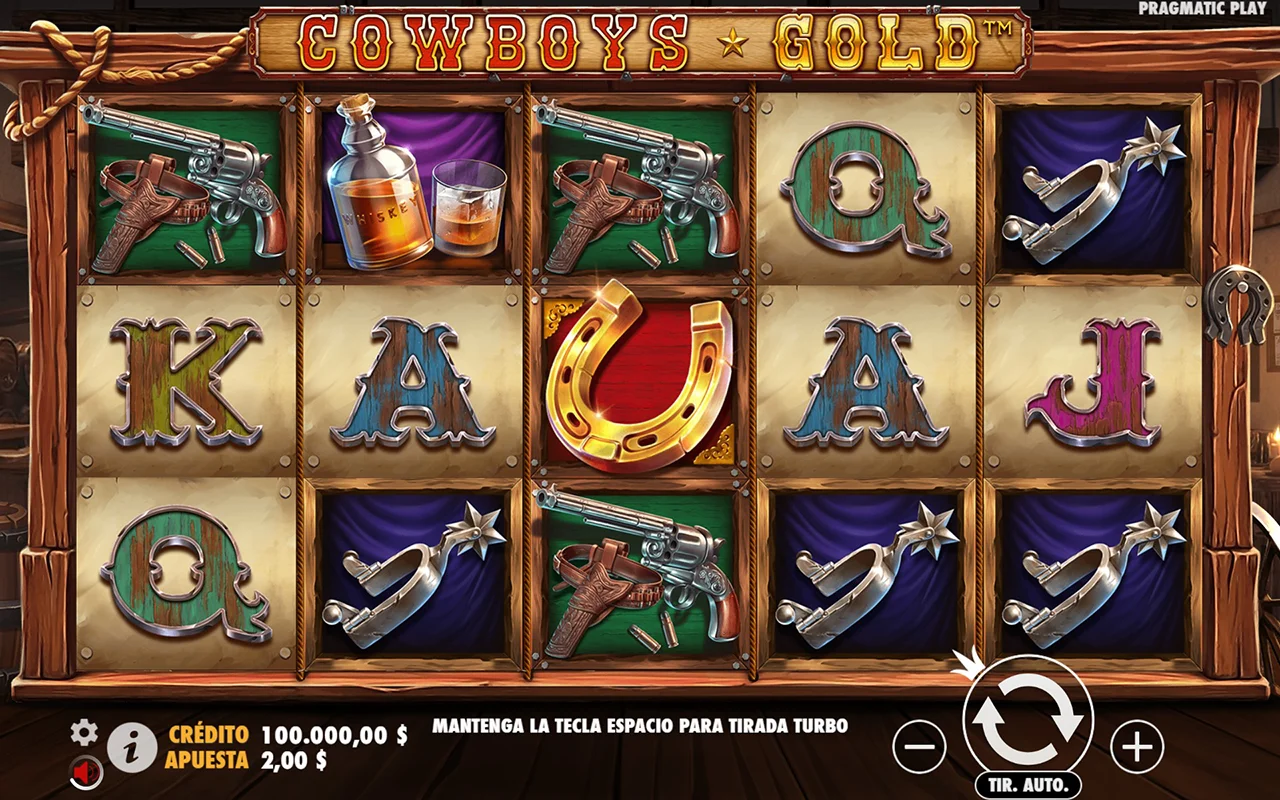Show the paytable info button
1280x800 pixels.
[x=132, y=747]
